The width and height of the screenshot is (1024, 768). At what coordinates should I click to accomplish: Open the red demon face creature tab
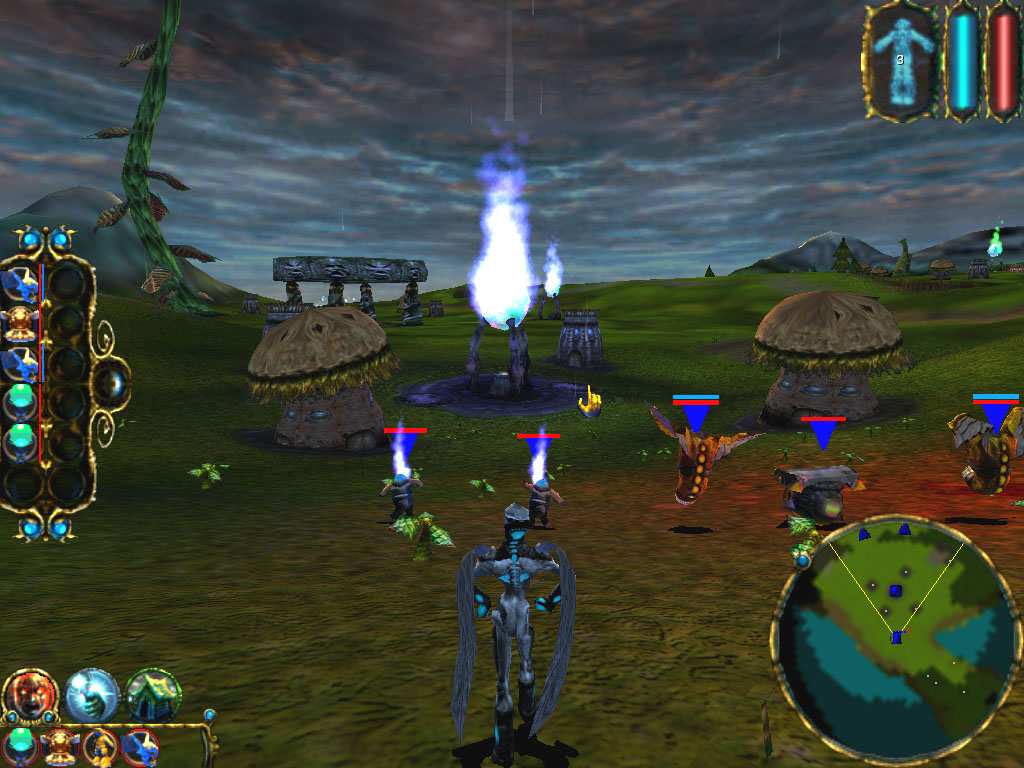click(29, 694)
